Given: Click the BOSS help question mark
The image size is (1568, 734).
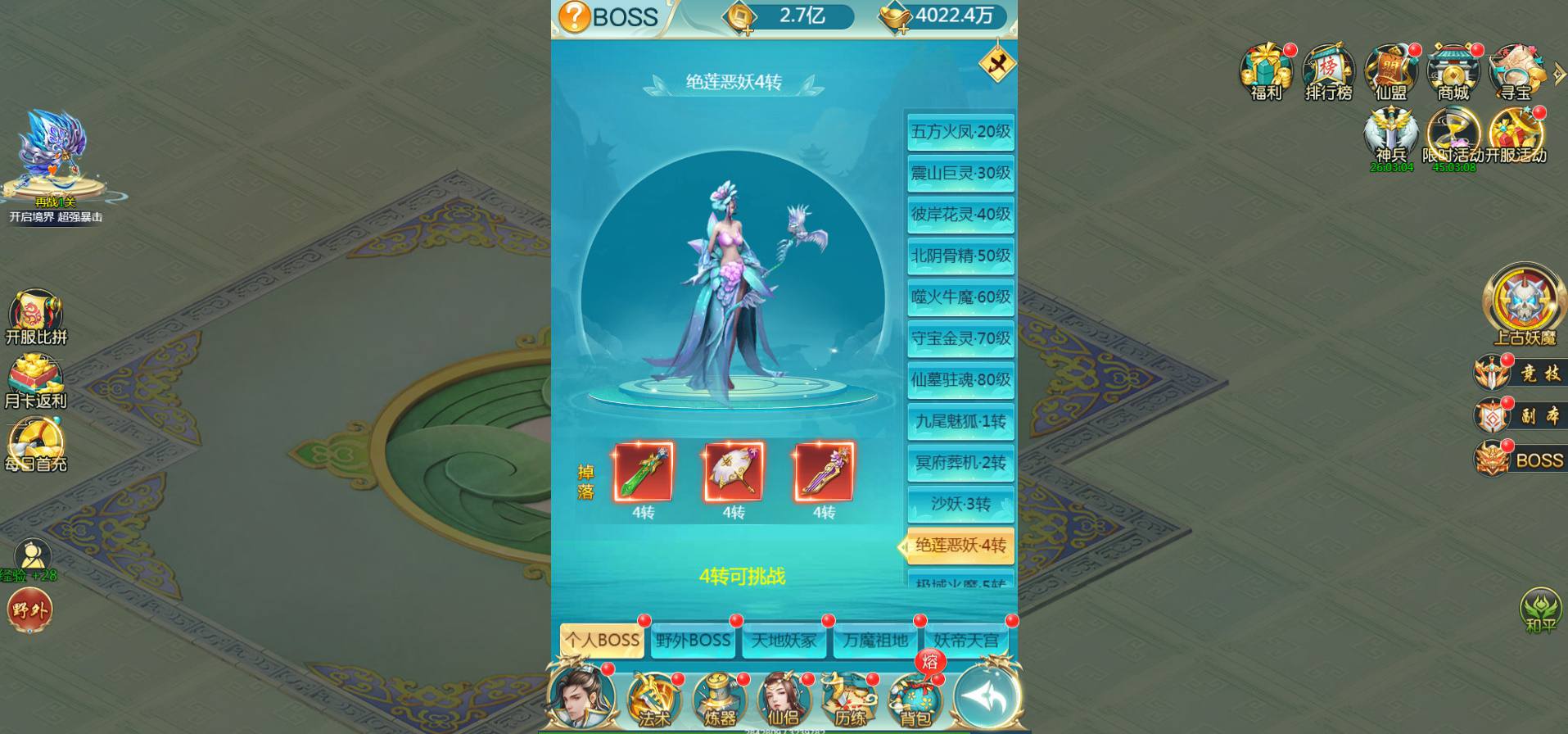Looking at the screenshot, I should [x=574, y=16].
